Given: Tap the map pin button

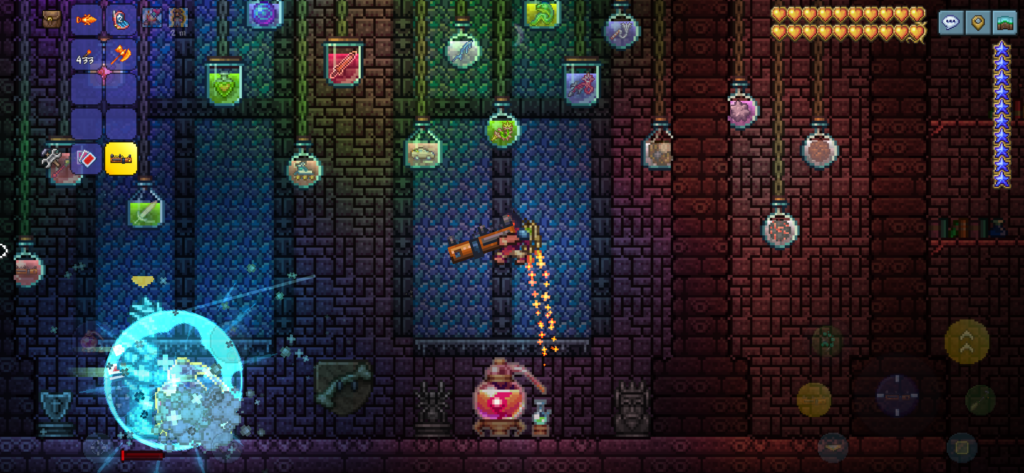Looking at the screenshot, I should 977,21.
